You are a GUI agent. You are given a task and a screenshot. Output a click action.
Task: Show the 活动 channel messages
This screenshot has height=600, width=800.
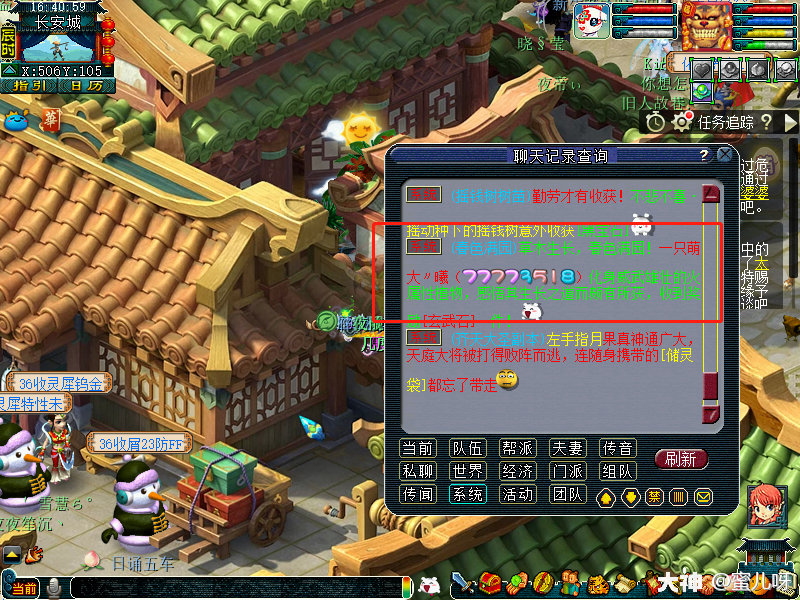point(518,494)
